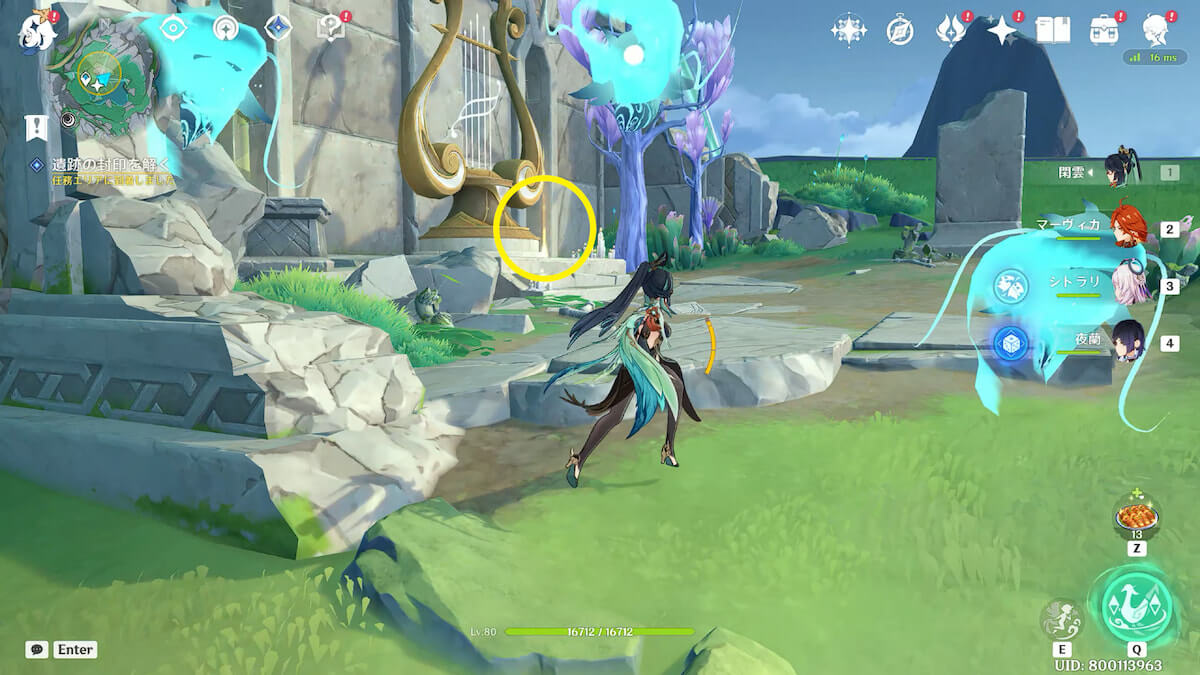The height and width of the screenshot is (675, 1200).
Task: Open the backpack inventory
Action: (1104, 30)
